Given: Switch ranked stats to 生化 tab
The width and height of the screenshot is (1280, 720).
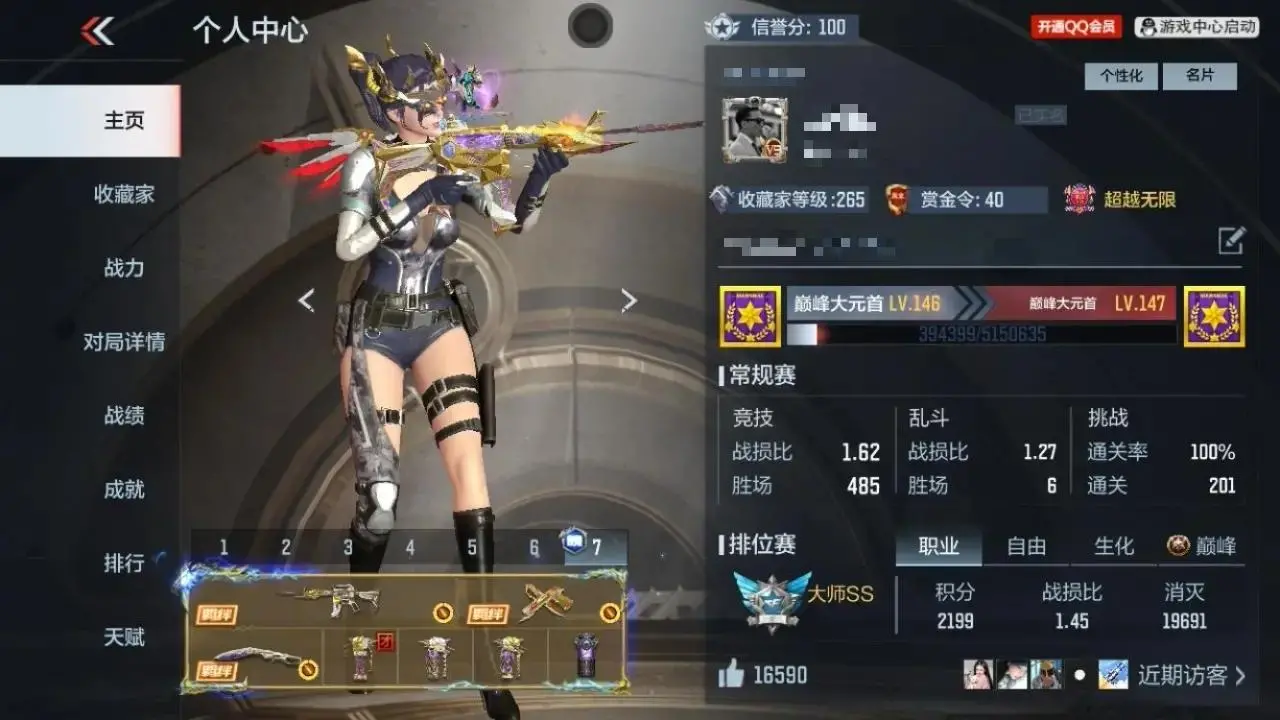Looking at the screenshot, I should [x=1113, y=546].
